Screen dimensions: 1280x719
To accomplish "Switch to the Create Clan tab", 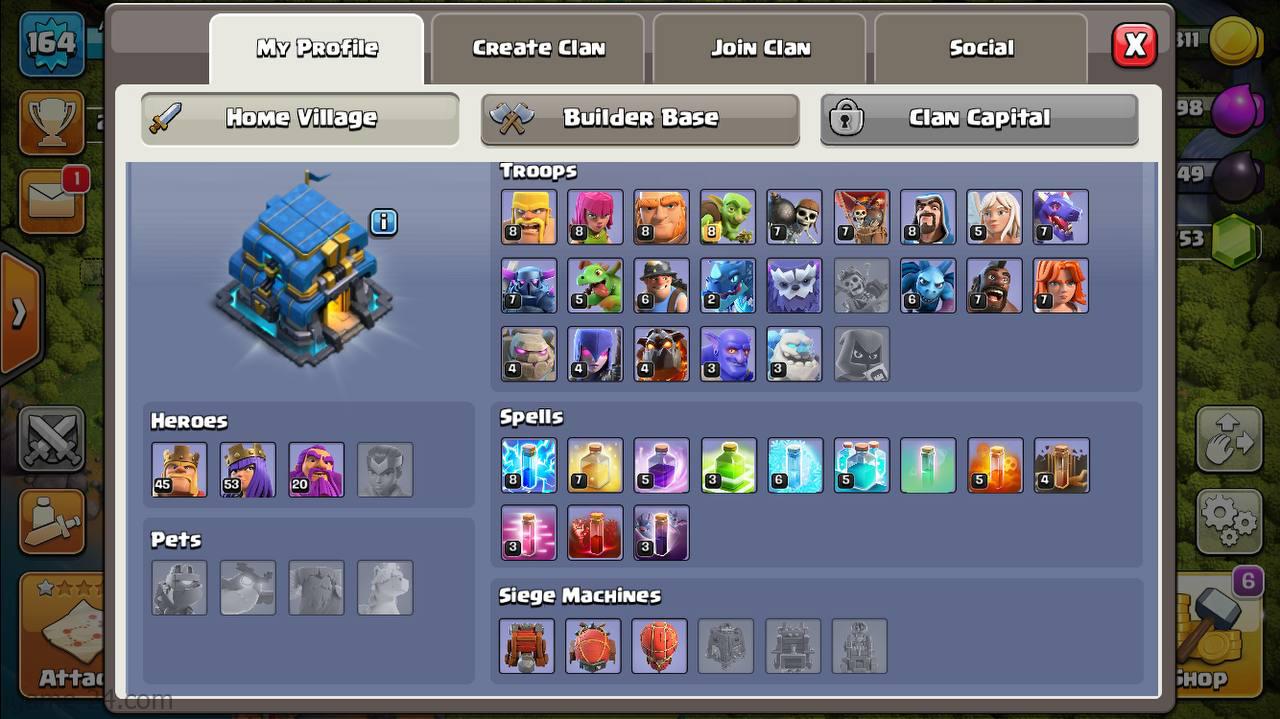I will pyautogui.click(x=538, y=48).
